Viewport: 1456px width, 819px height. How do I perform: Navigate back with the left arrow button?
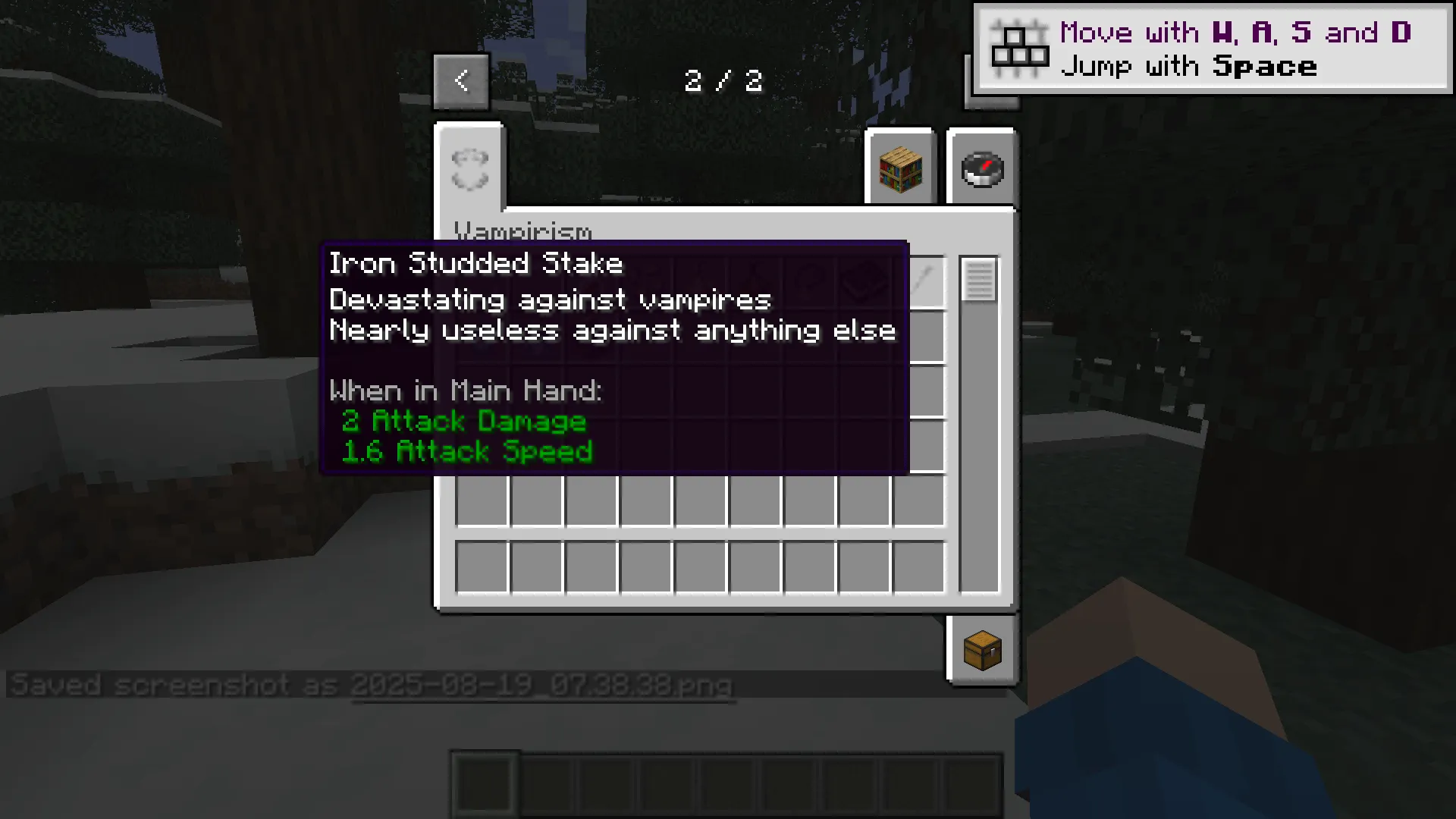point(462,80)
